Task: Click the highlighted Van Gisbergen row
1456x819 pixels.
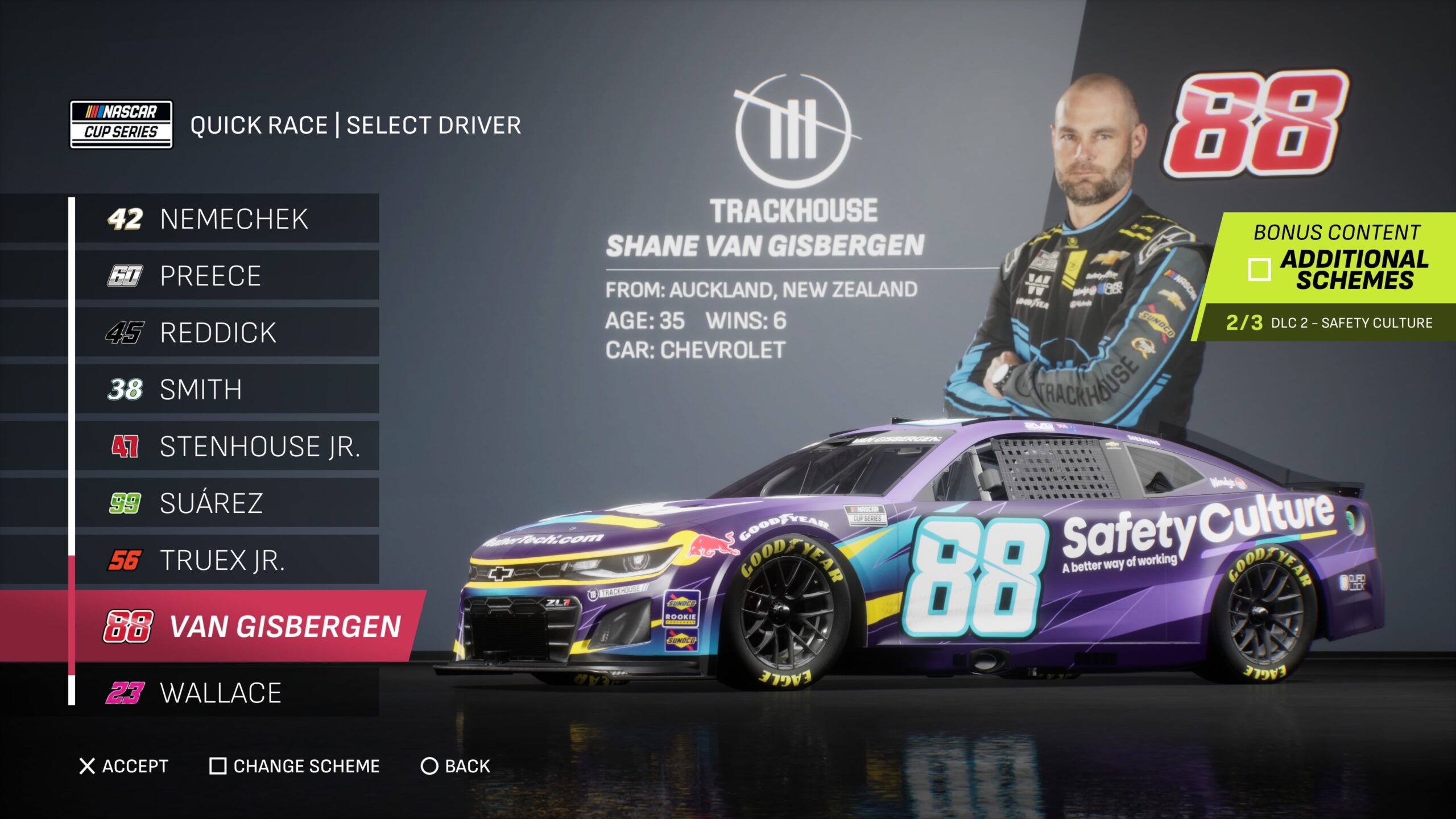Action: coord(250,627)
